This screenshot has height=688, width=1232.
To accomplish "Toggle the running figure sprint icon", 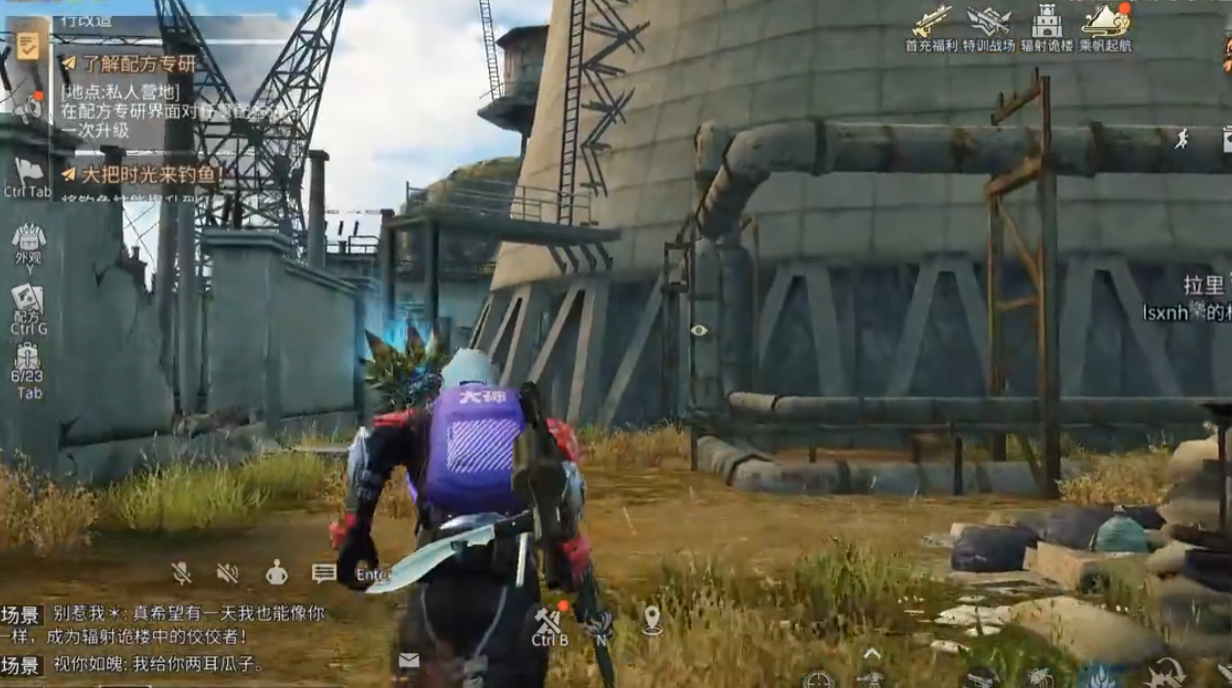I will click(1182, 139).
